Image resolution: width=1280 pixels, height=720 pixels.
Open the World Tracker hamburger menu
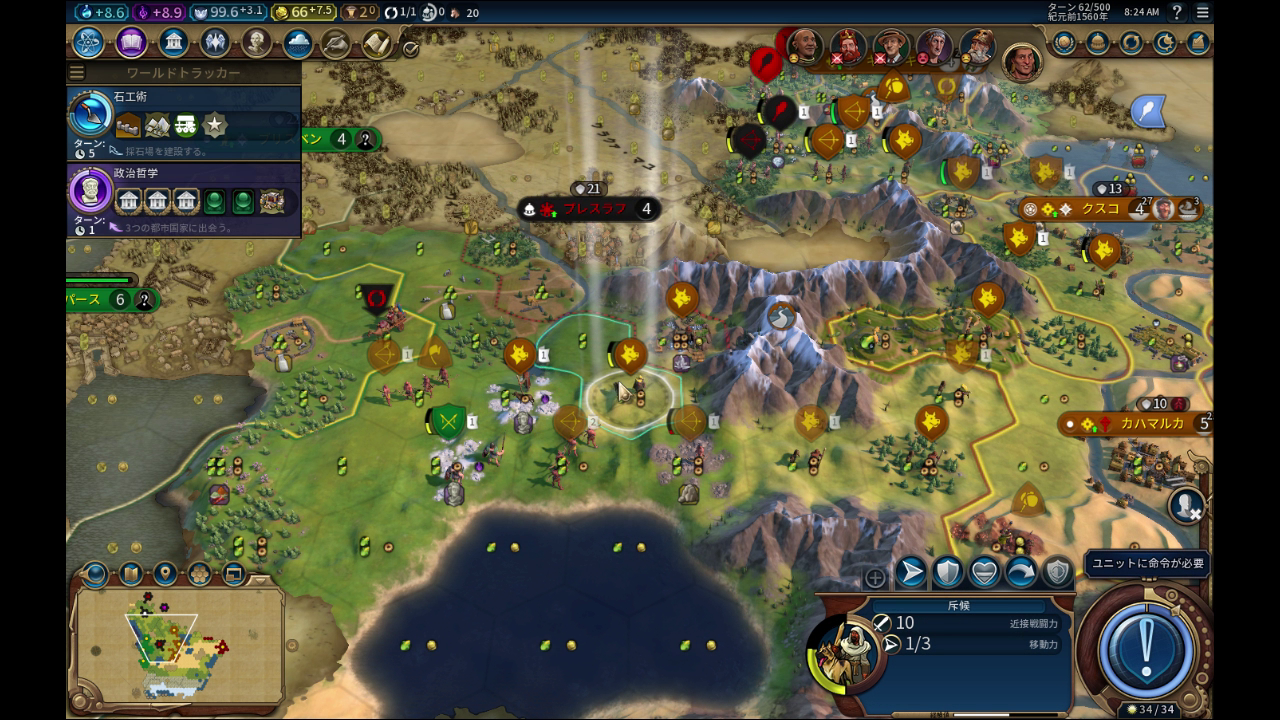77,73
